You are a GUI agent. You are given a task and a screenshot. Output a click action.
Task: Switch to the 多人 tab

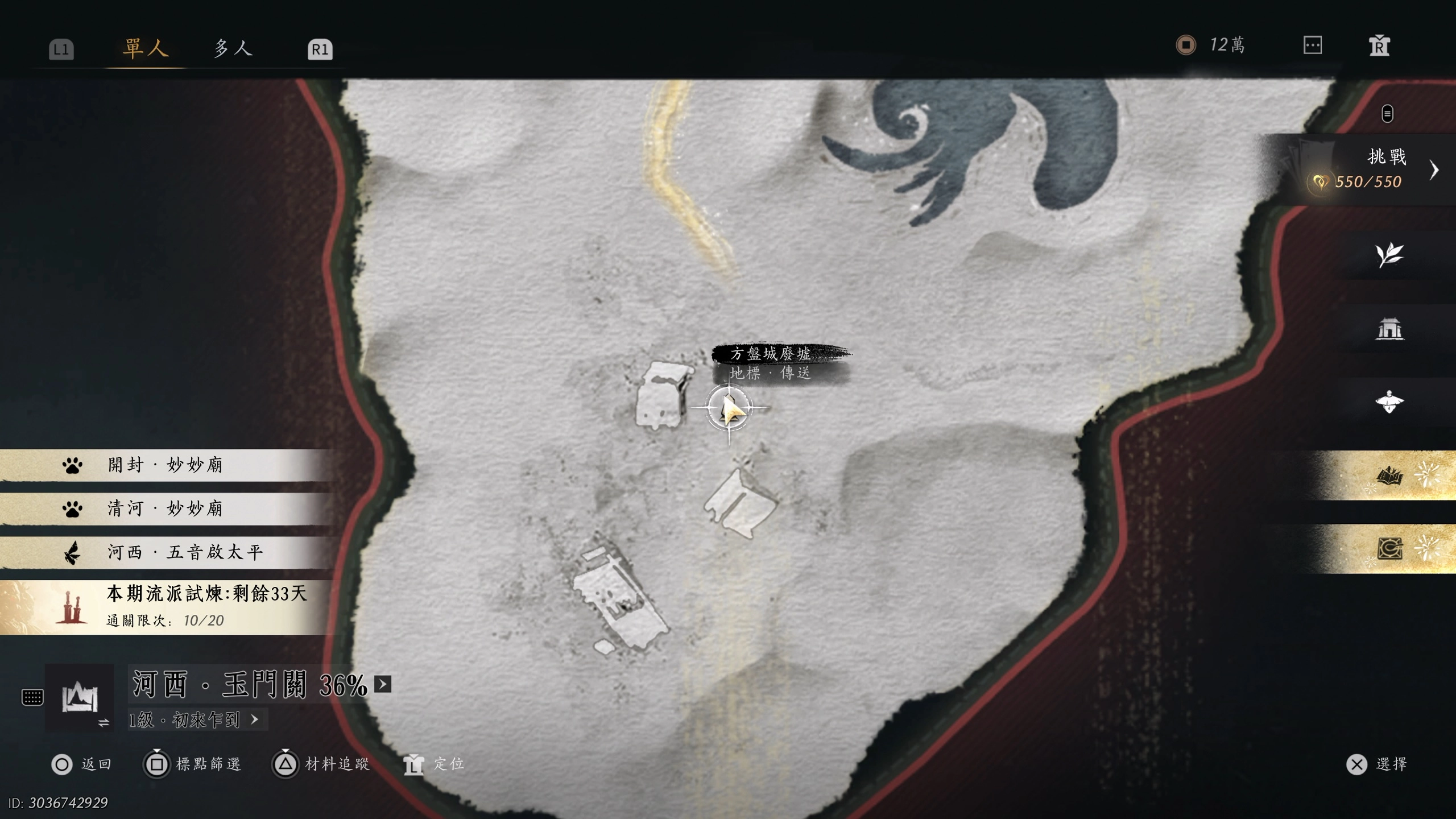click(x=233, y=48)
